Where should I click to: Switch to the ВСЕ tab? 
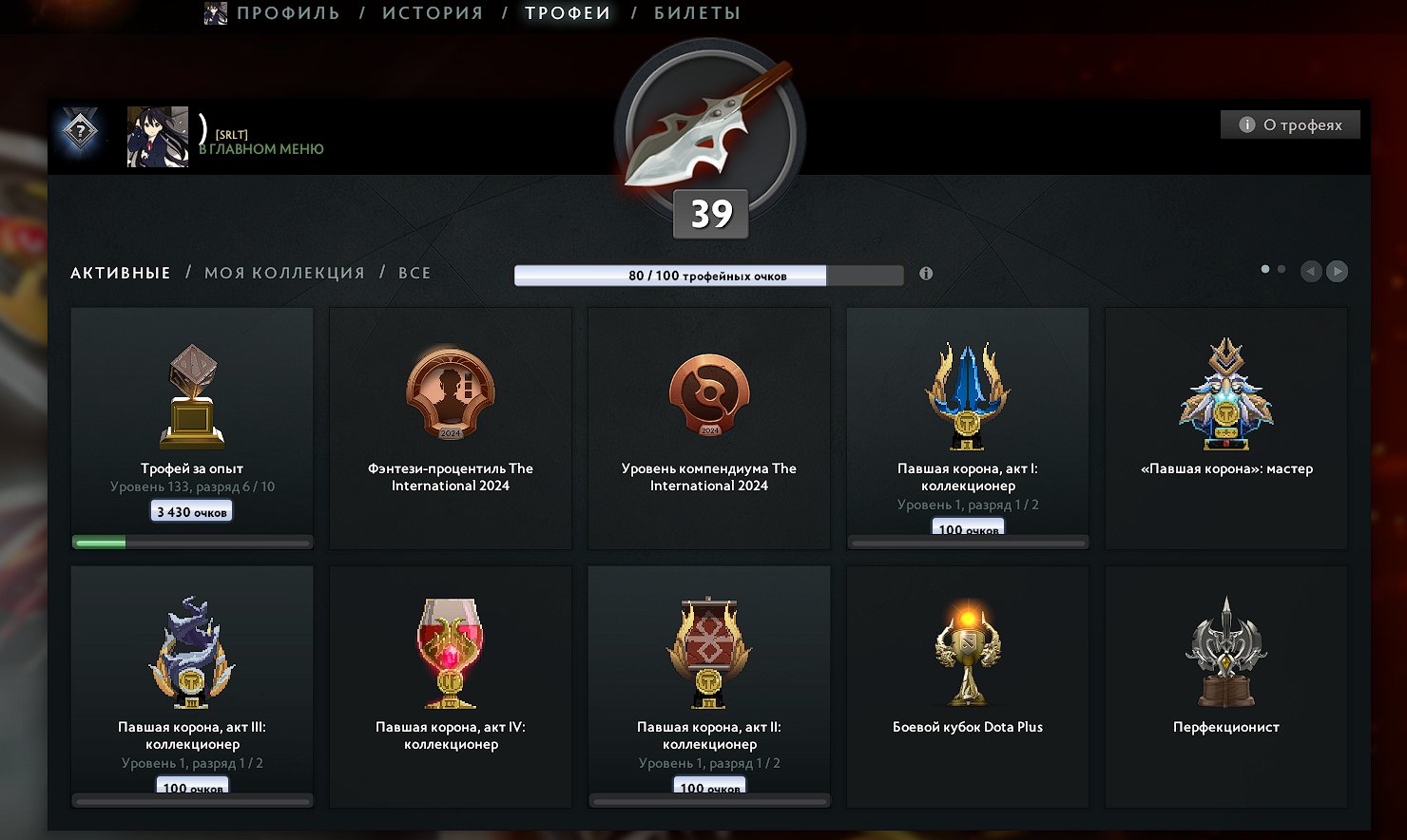(414, 273)
